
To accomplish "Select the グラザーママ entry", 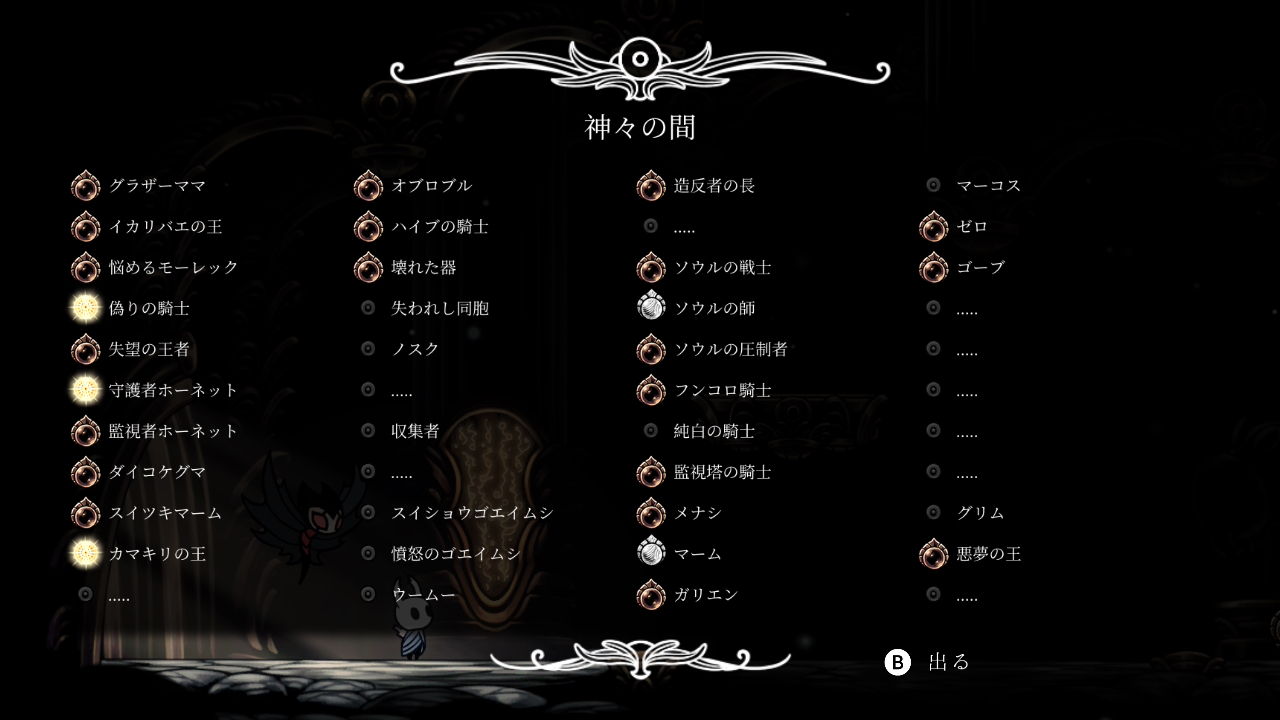I will tap(157, 186).
